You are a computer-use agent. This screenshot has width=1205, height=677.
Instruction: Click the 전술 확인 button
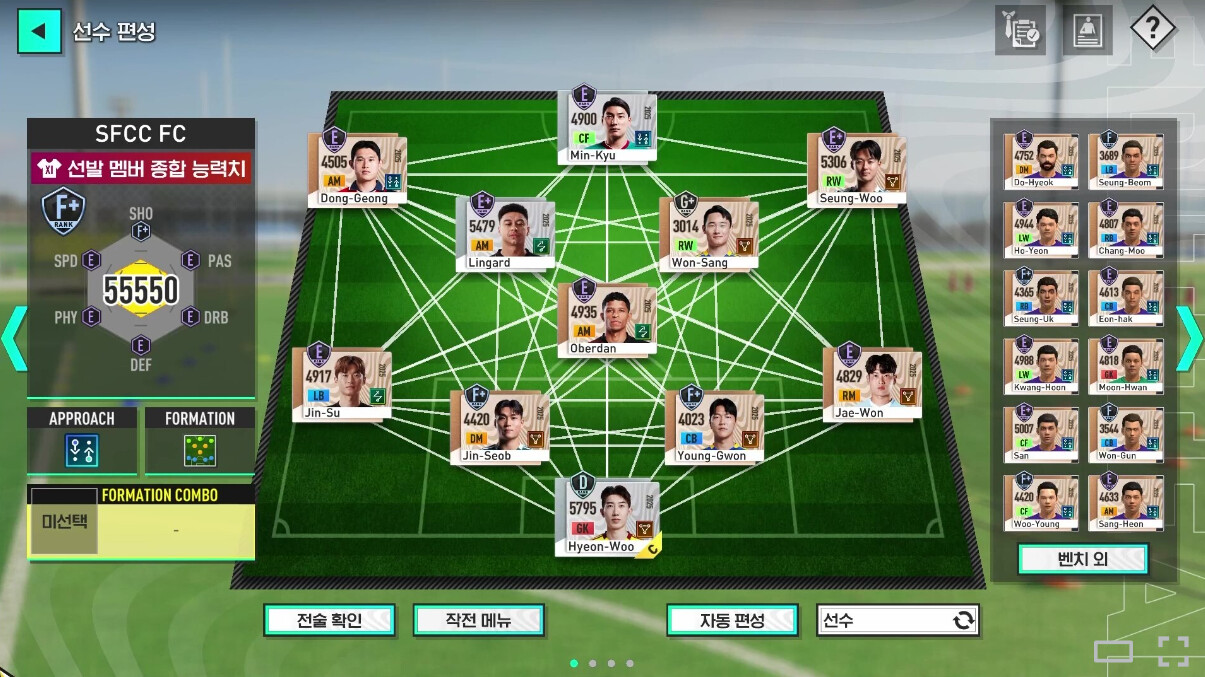pyautogui.click(x=329, y=620)
